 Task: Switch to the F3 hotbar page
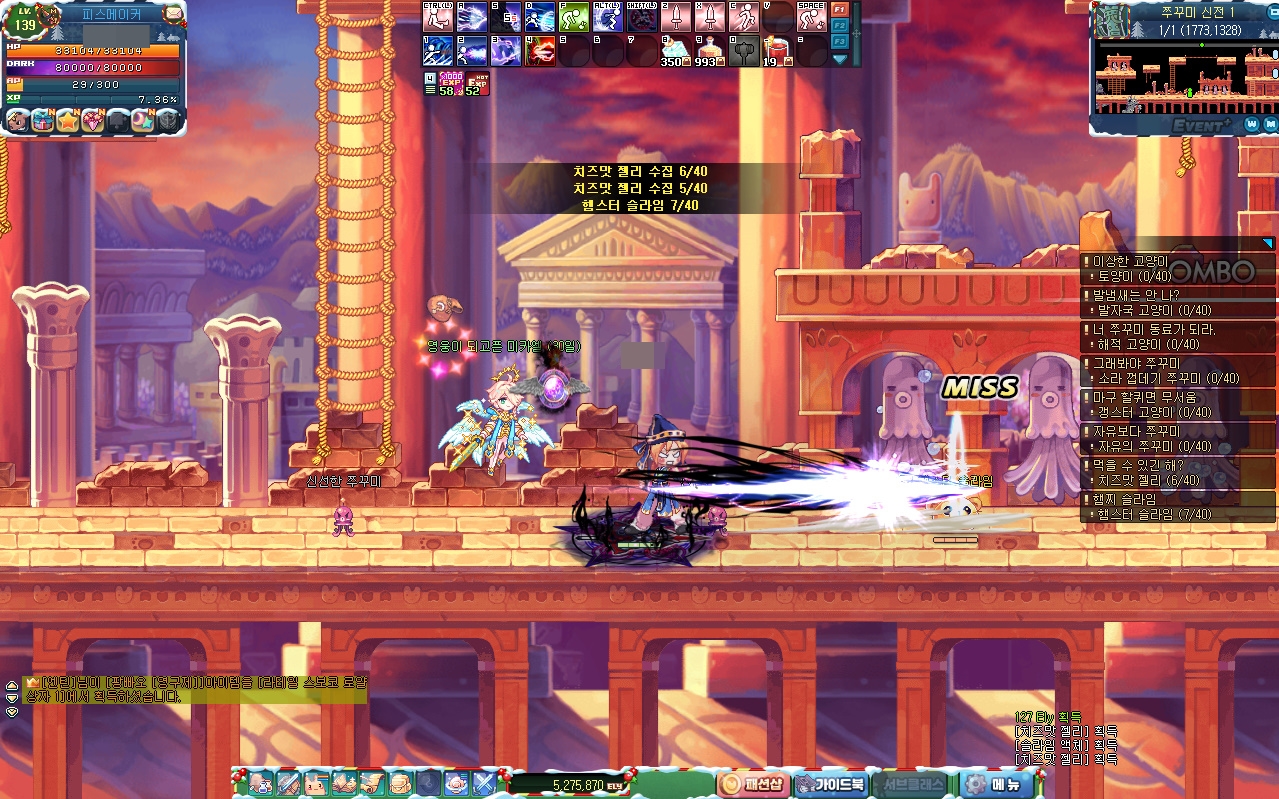coord(840,41)
